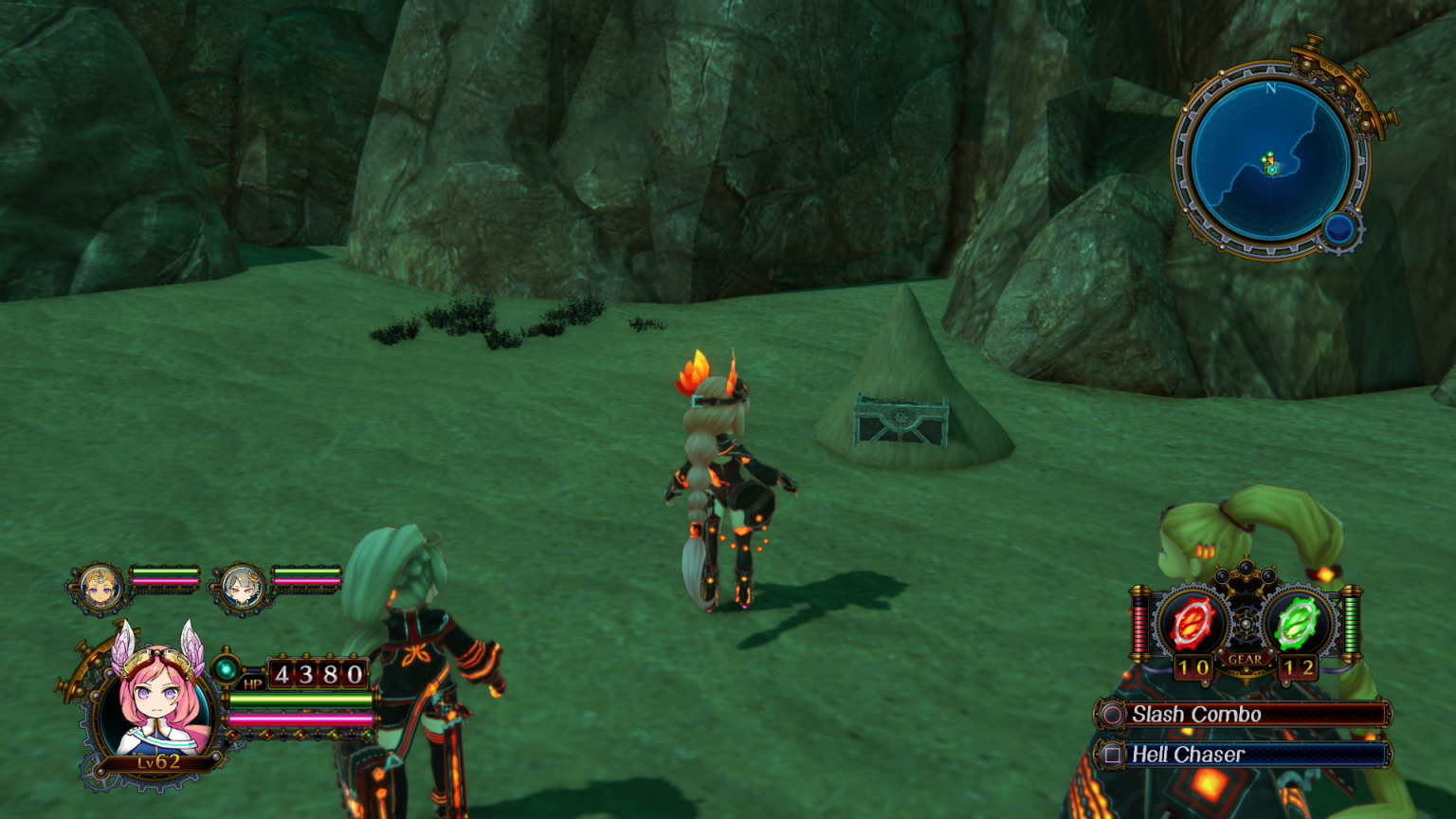This screenshot has width=1456, height=819.
Task: Open the treasure chest in the cone-shaped mound
Action: coord(902,418)
